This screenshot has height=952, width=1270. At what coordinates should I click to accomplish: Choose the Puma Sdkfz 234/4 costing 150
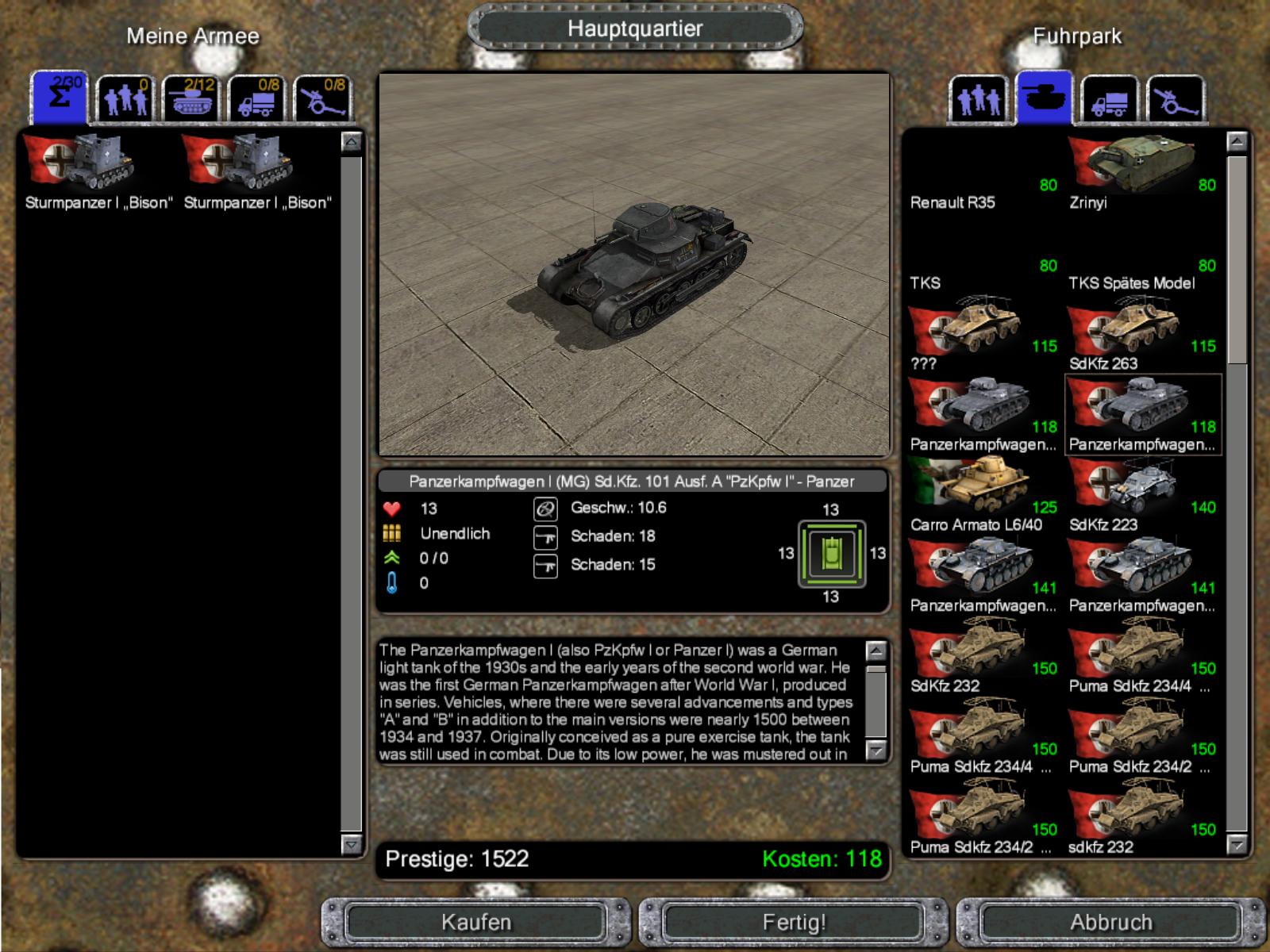(1141, 657)
